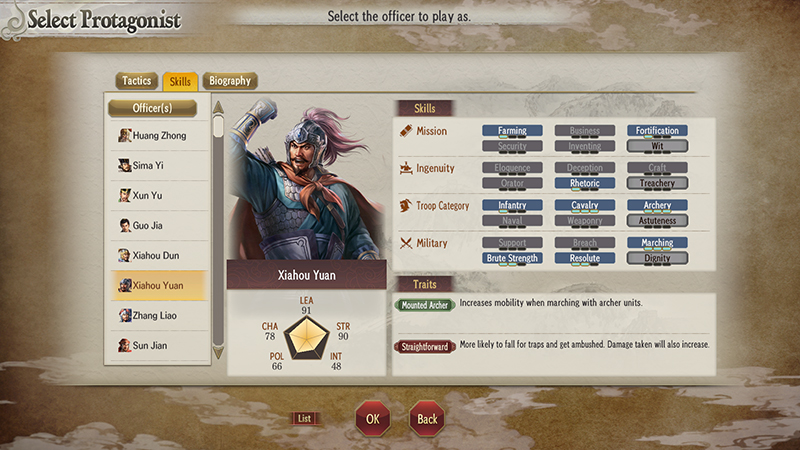Click the Mounted Archer trait badge

424,304
